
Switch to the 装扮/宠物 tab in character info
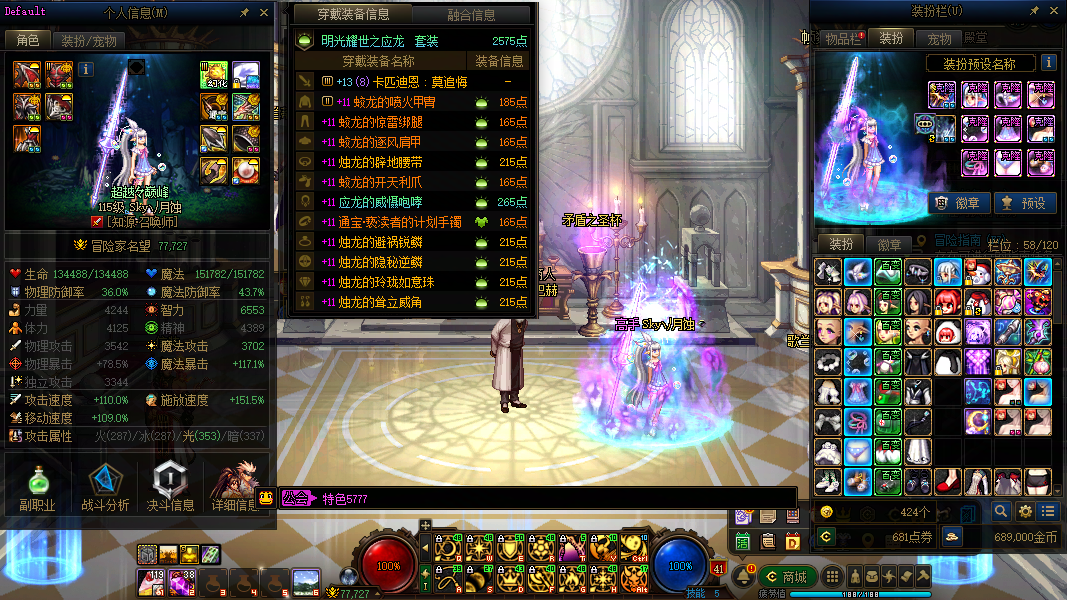coord(89,41)
